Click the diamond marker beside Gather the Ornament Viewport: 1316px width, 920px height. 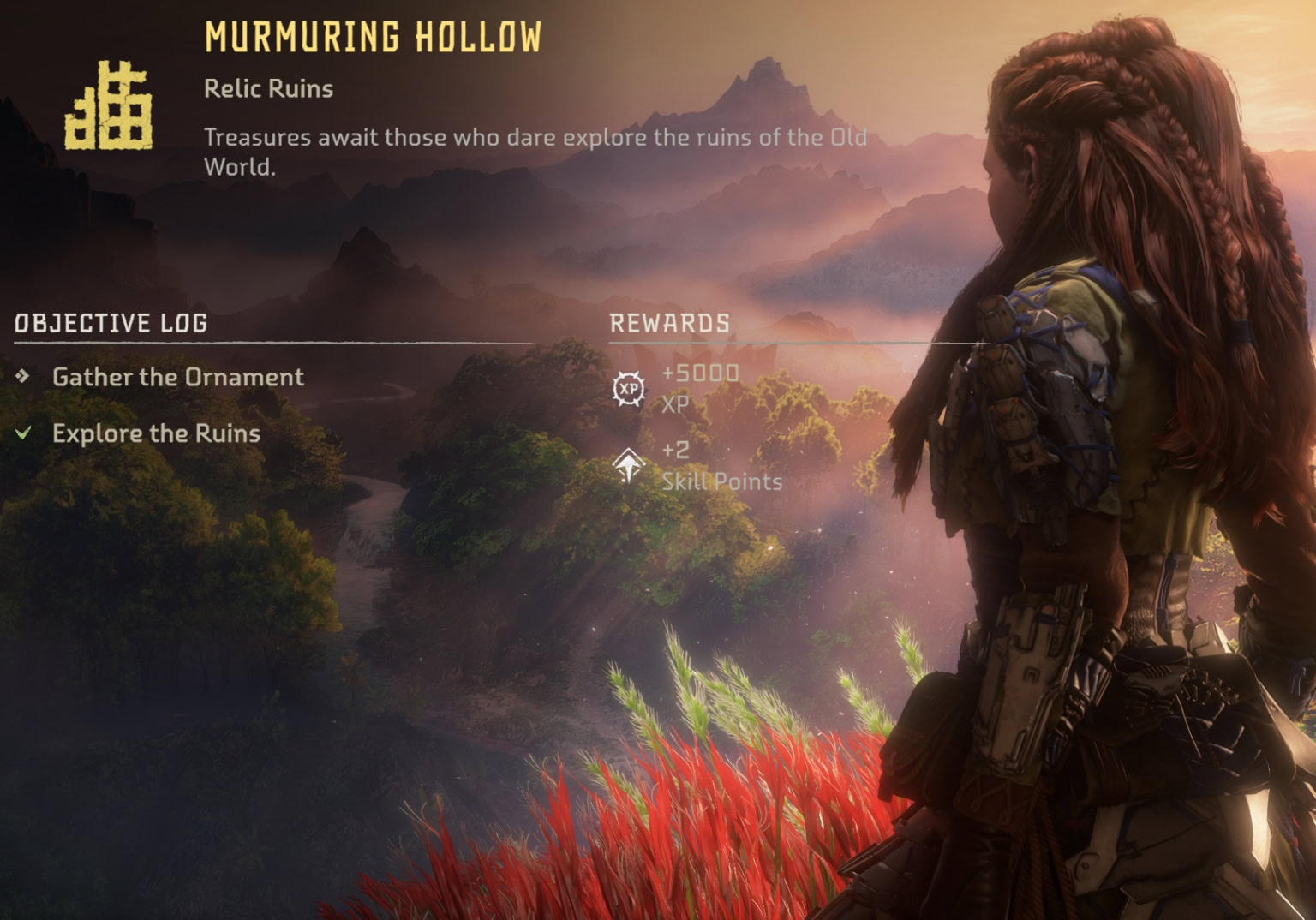(x=21, y=376)
